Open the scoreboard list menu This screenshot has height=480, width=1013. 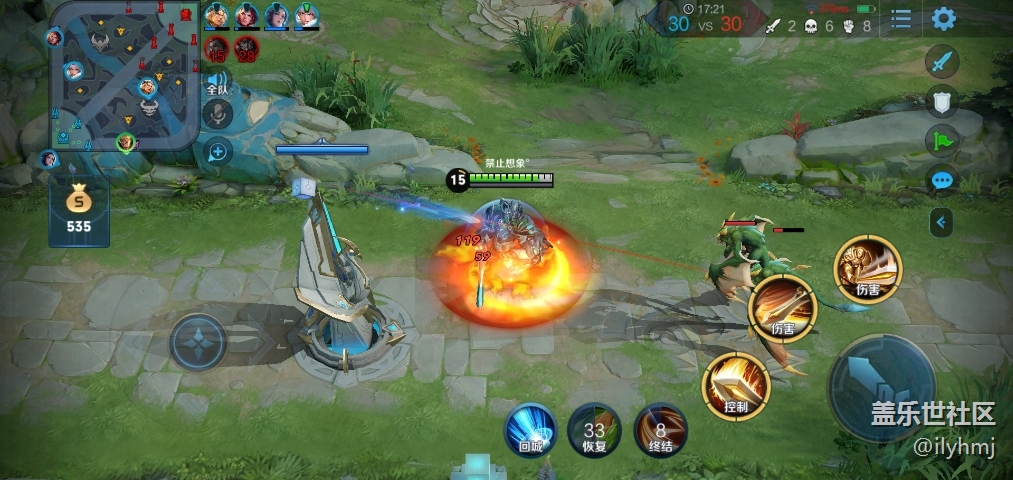pyautogui.click(x=901, y=19)
